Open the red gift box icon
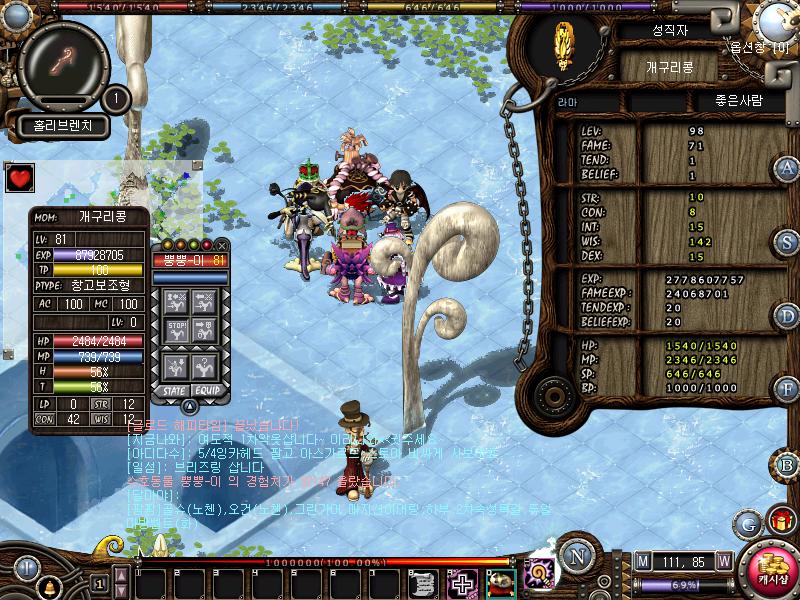800x600 pixels. point(779,521)
